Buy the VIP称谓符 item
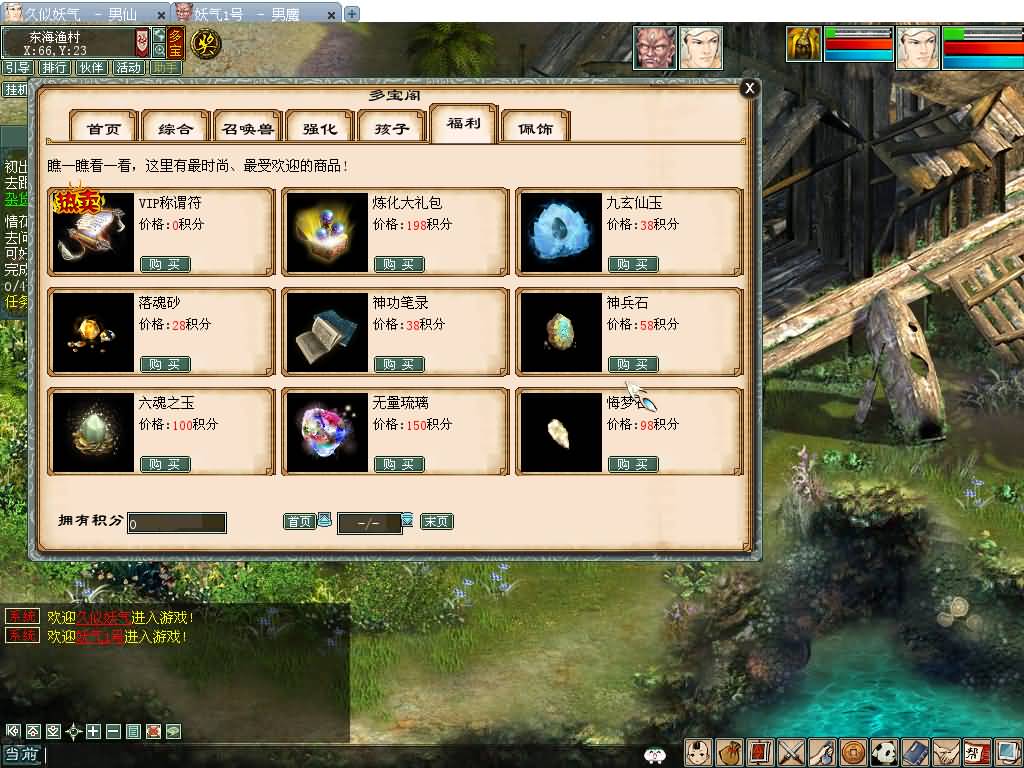 165,264
